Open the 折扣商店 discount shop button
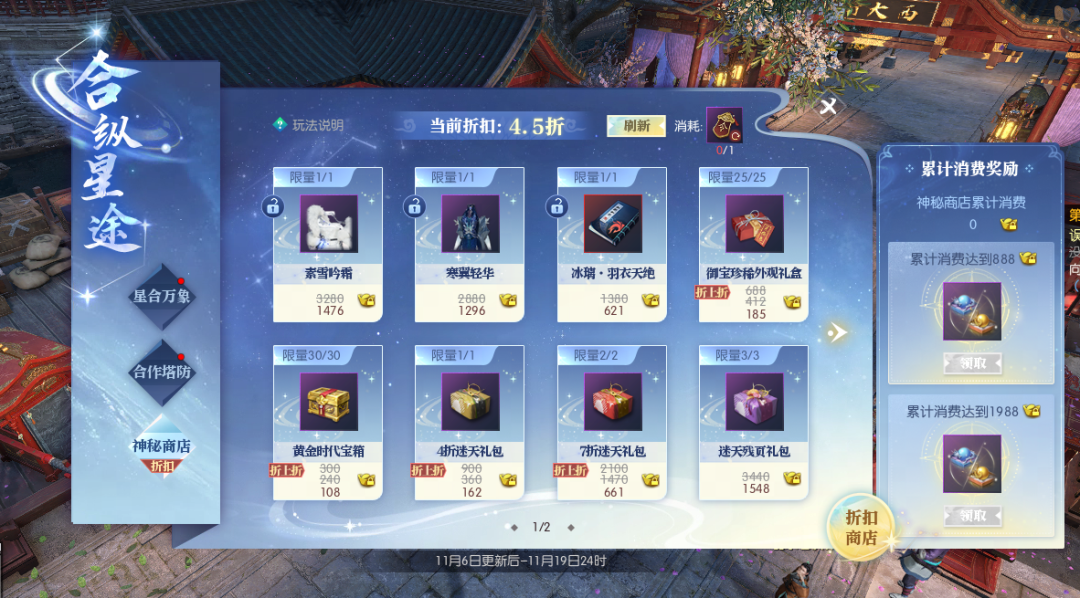 click(860, 526)
